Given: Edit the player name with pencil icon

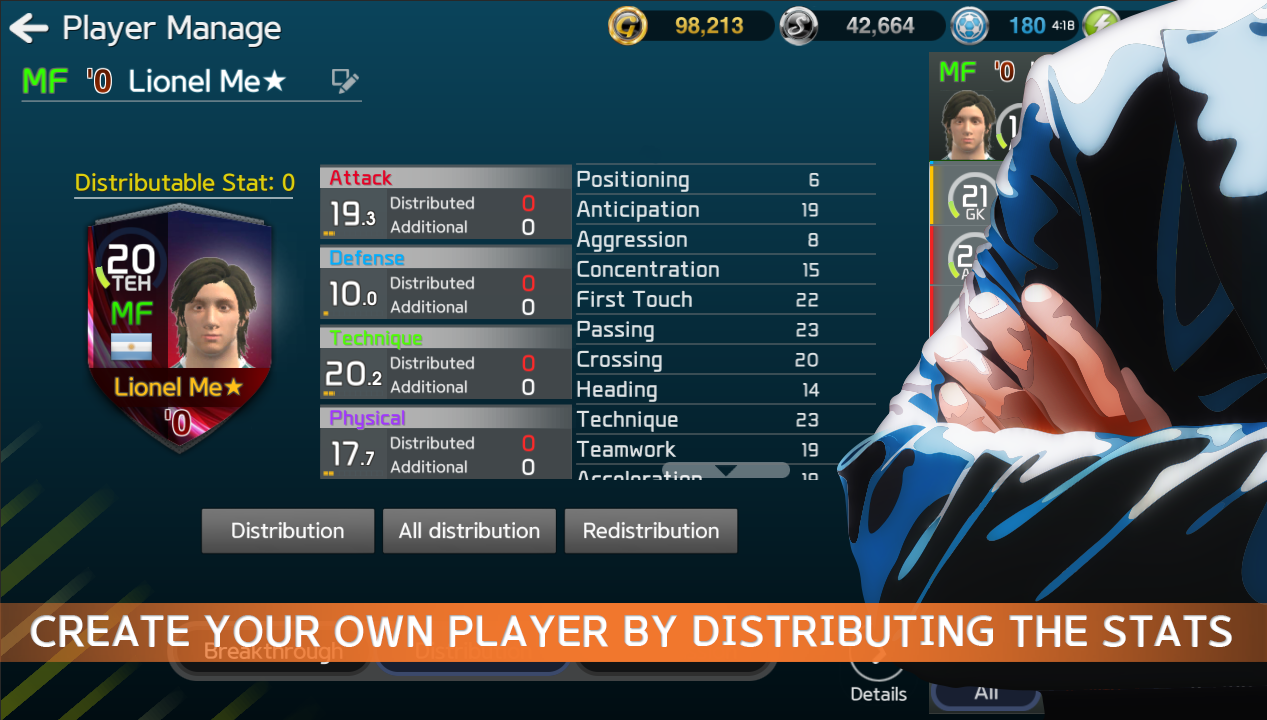Looking at the screenshot, I should pos(345,81).
